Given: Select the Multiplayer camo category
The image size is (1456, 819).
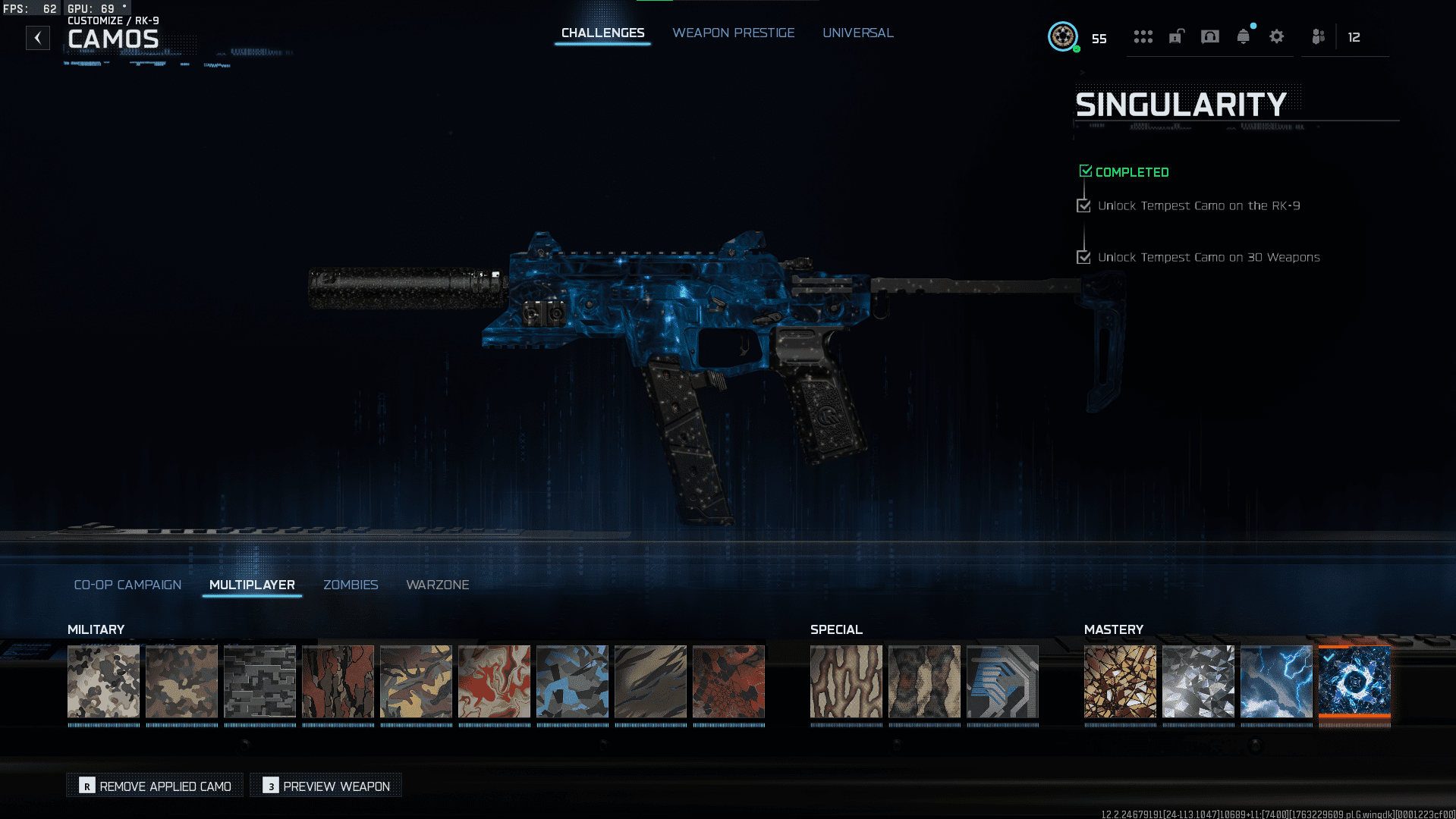Looking at the screenshot, I should pos(252,585).
